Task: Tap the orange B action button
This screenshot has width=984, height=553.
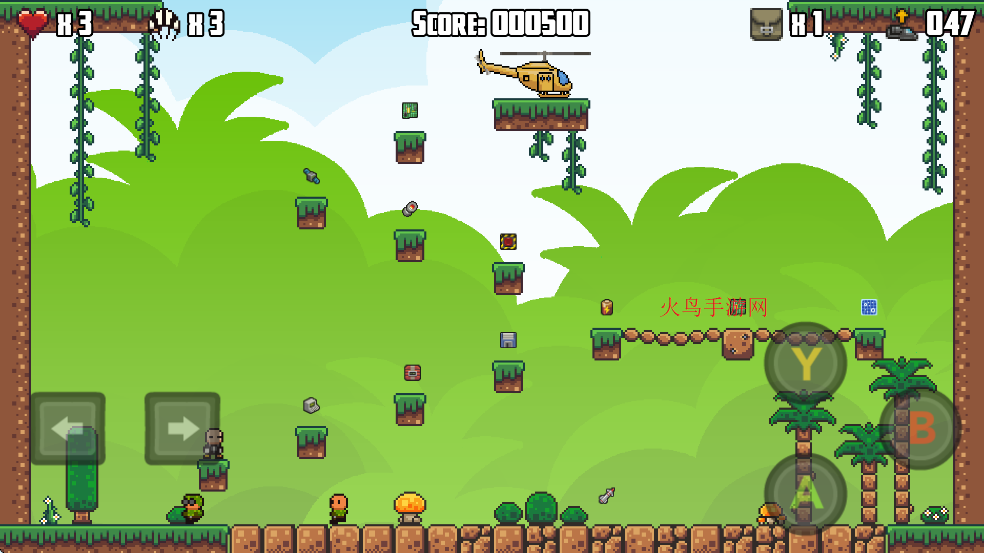Action: 920,429
